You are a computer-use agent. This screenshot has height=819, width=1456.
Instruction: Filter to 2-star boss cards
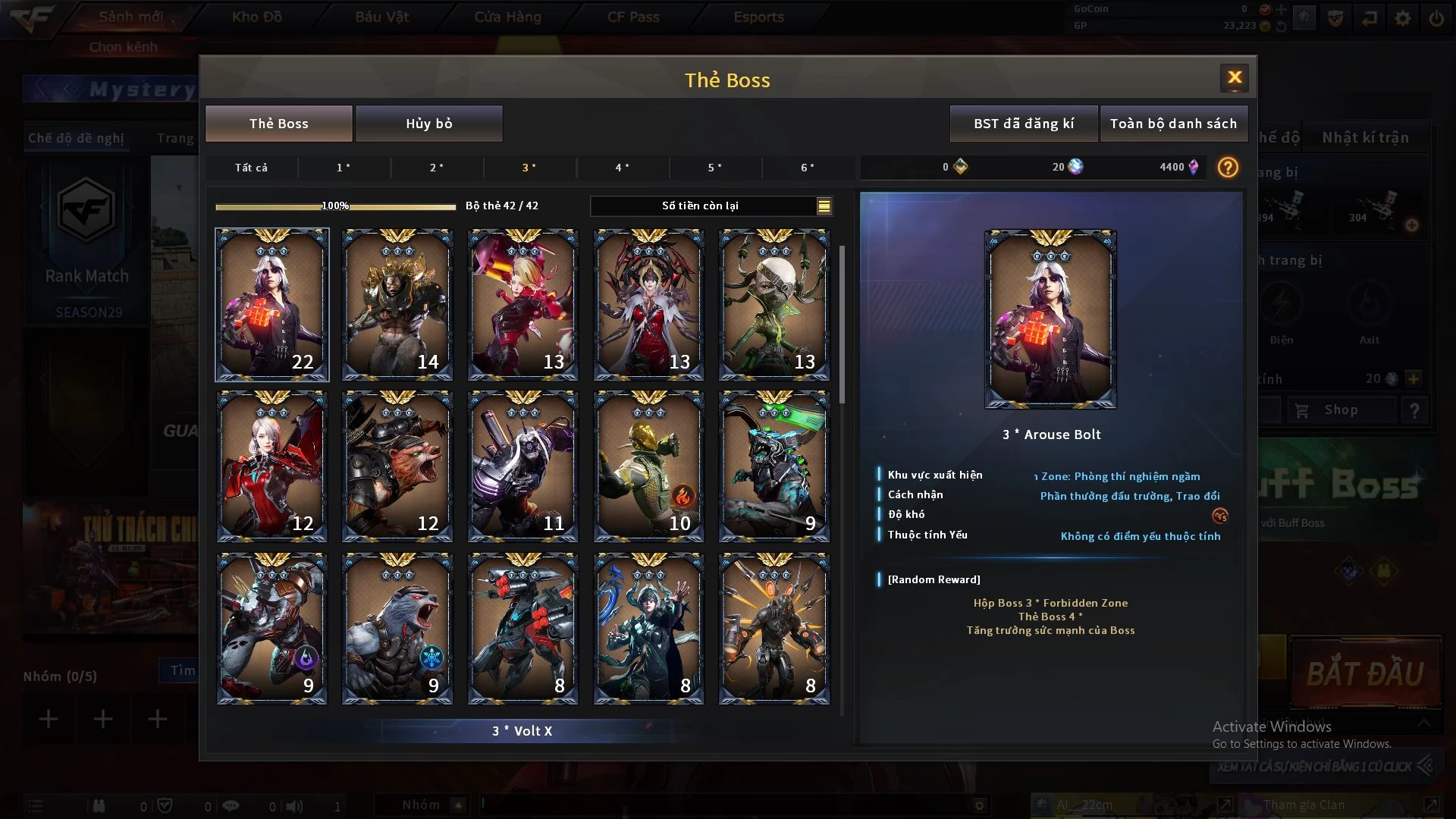pos(437,168)
